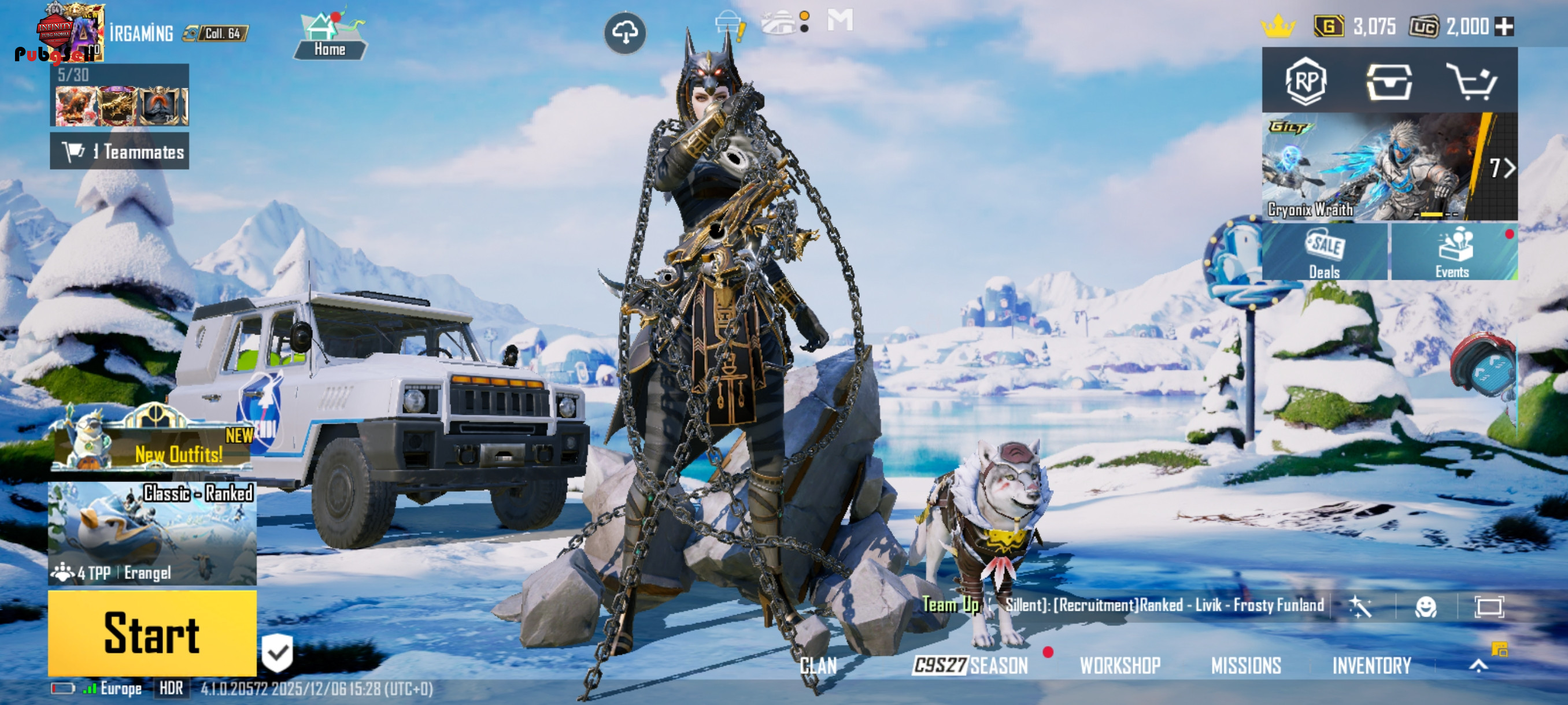Open the Classic Ranked mode selector

[152, 533]
